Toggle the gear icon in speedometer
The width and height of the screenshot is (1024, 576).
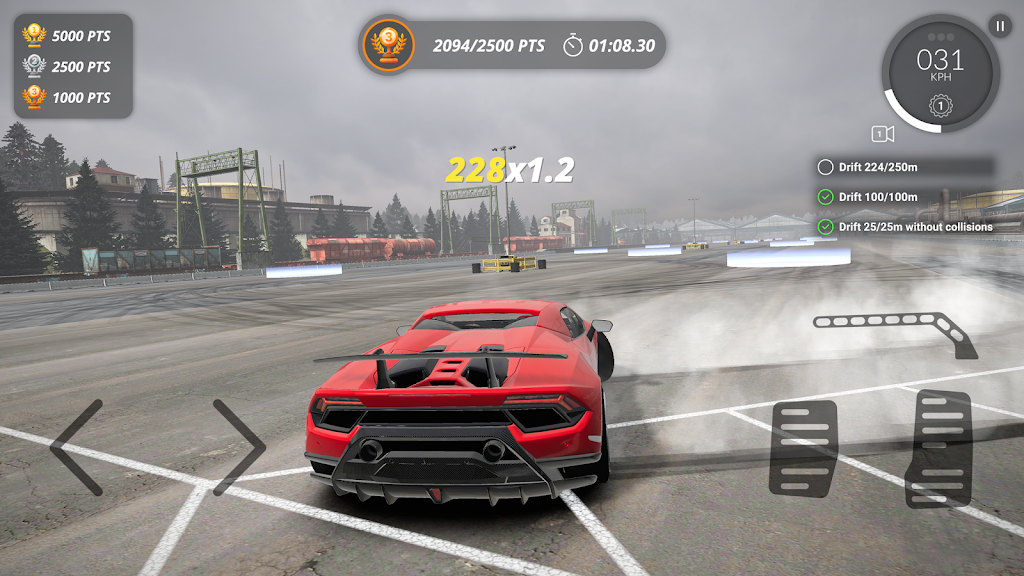pyautogui.click(x=940, y=105)
